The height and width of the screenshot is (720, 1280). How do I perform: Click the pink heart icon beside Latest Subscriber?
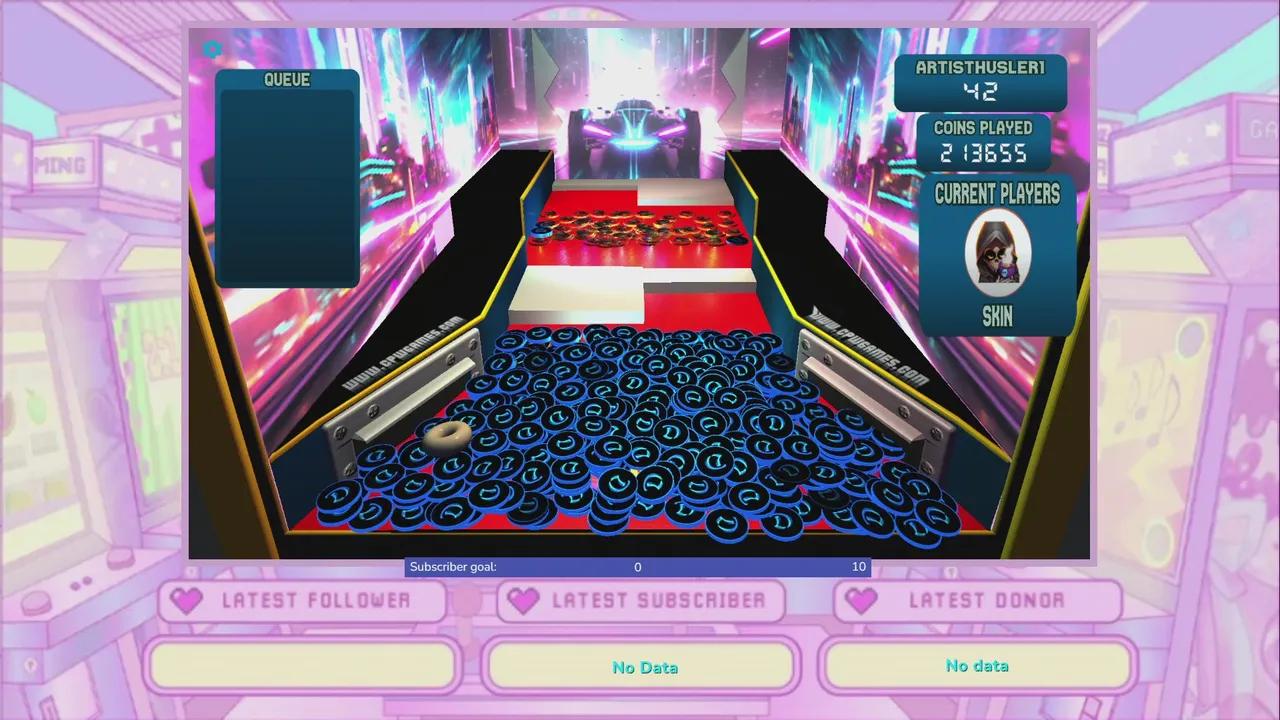(522, 600)
